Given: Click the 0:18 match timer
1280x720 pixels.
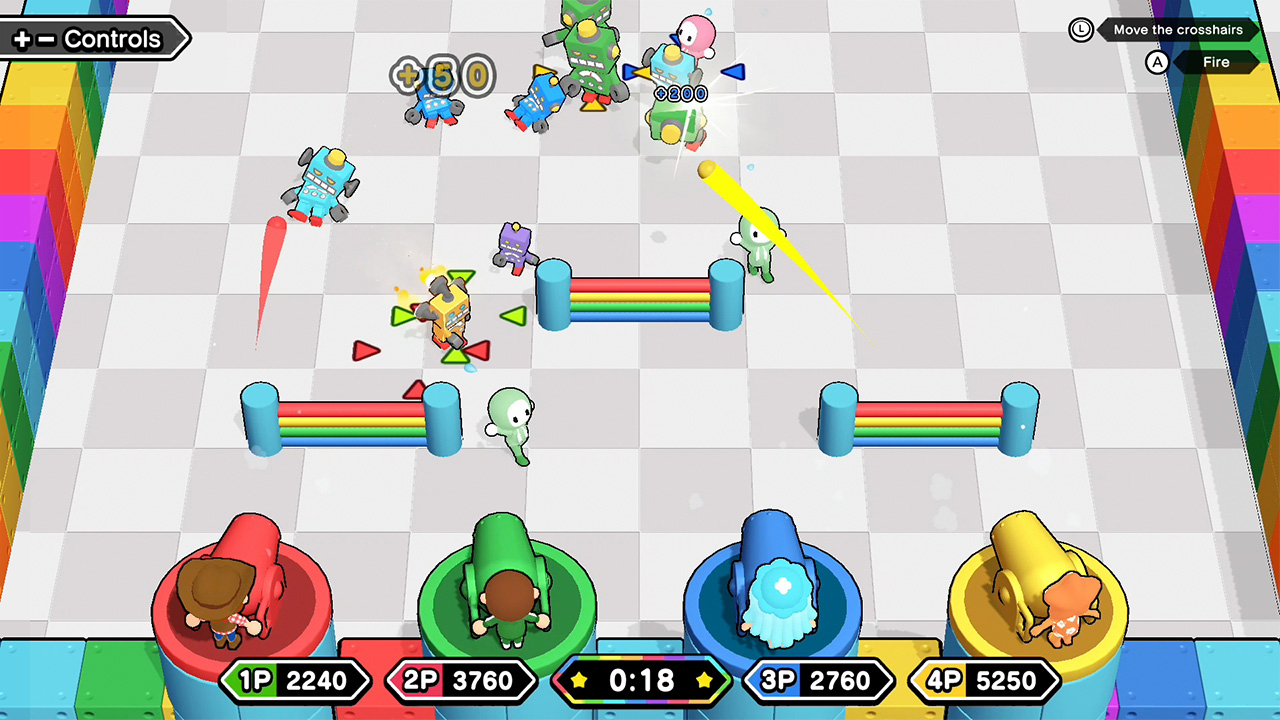Looking at the screenshot, I should click(x=641, y=680).
